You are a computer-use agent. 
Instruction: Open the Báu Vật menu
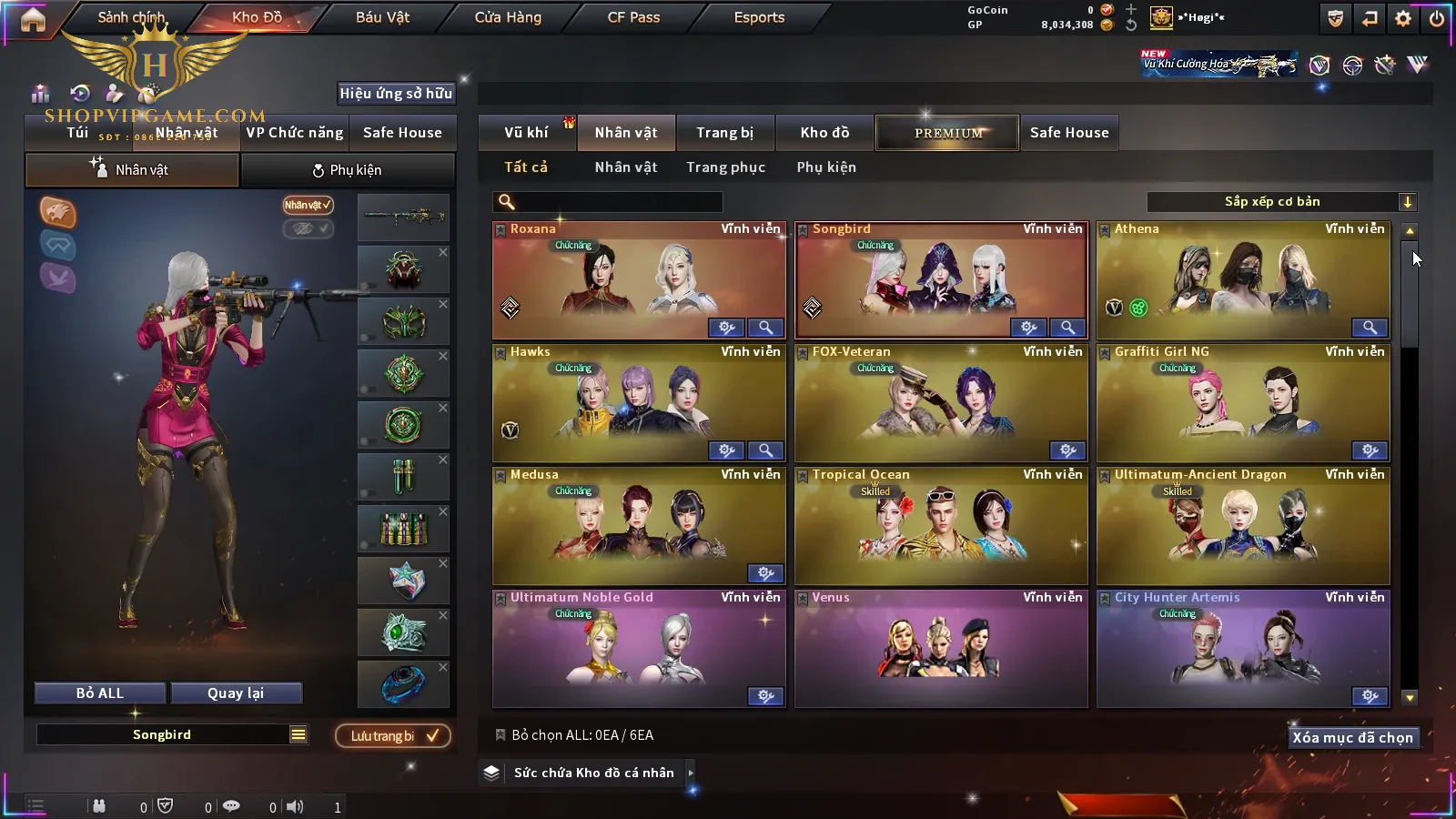382,17
